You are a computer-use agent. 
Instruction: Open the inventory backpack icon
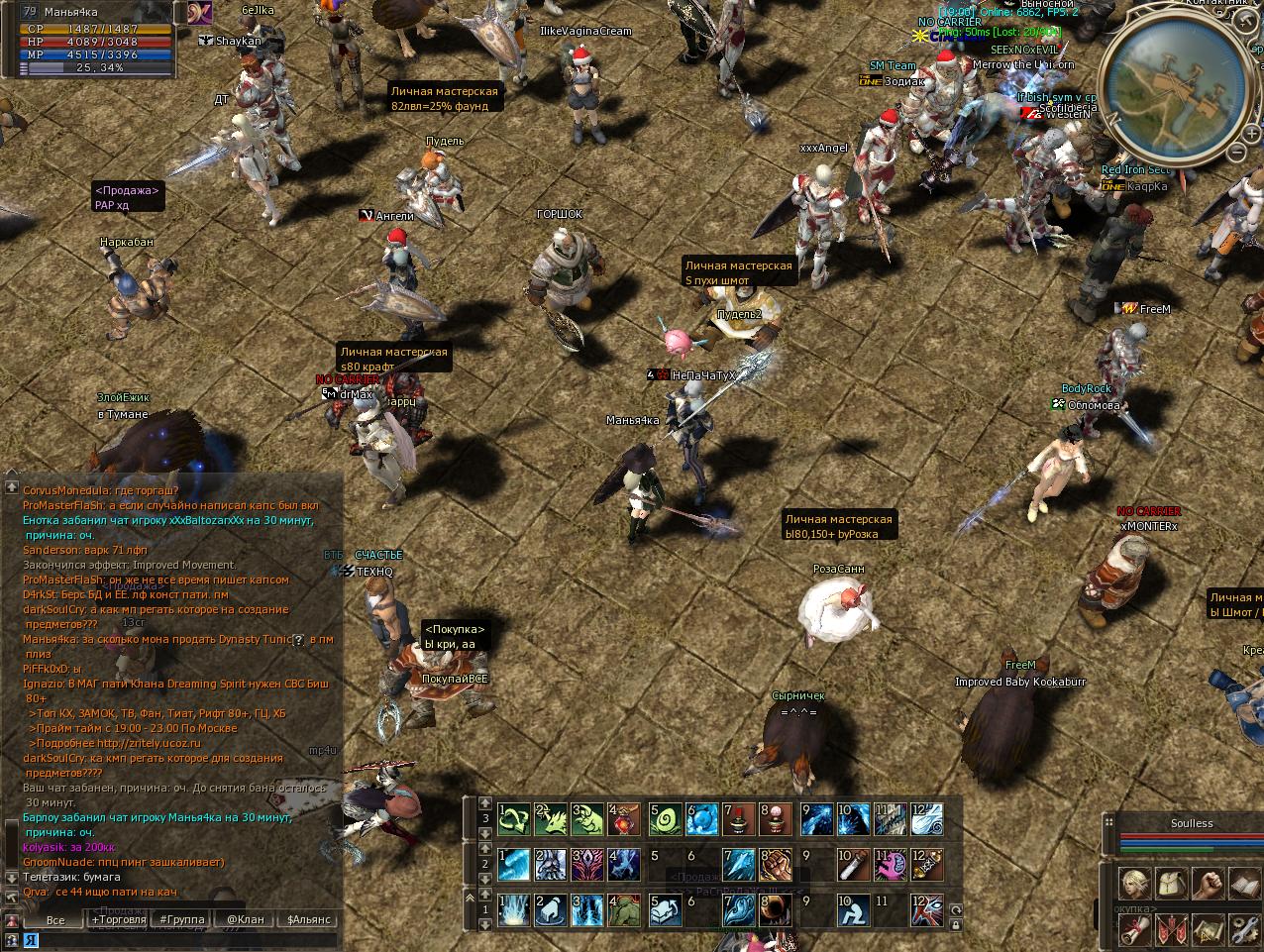(x=1171, y=883)
